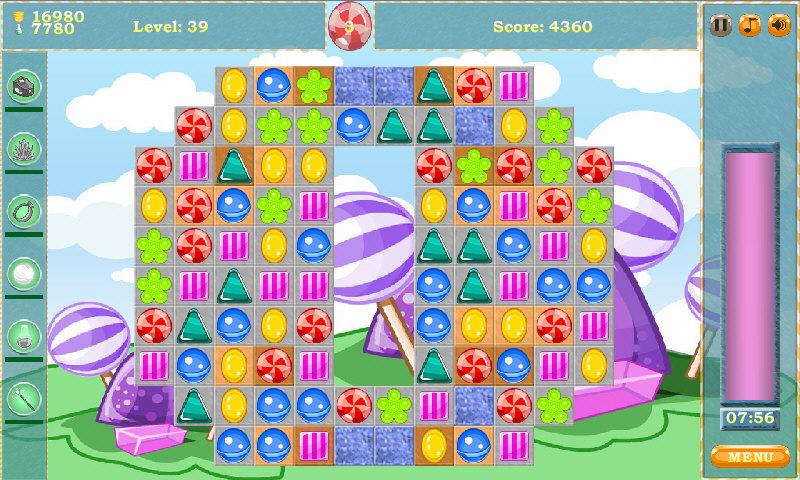Select the crystal cluster power-up
800x480 pixels.
click(22, 149)
